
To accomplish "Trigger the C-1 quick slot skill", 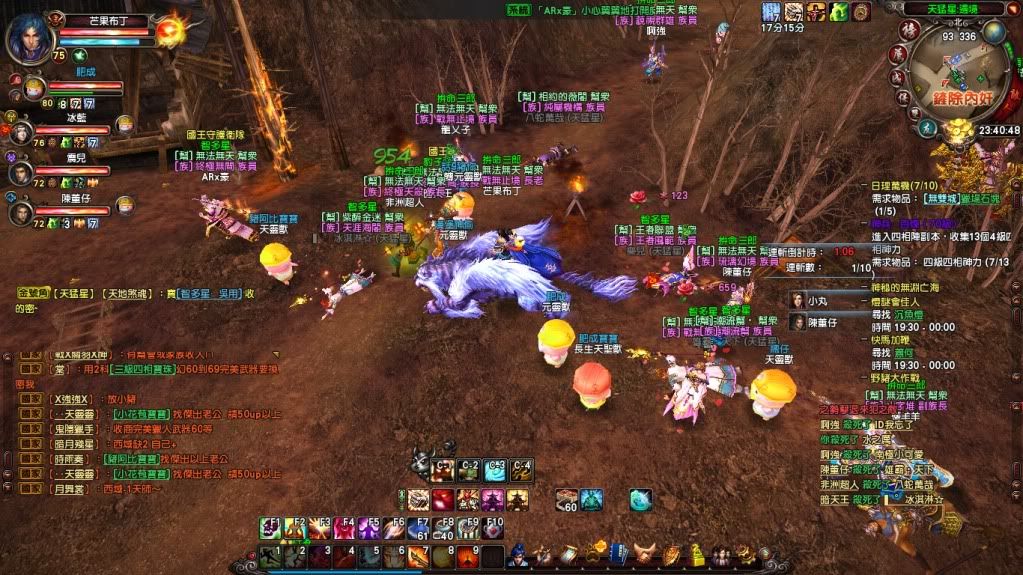I will tap(442, 469).
